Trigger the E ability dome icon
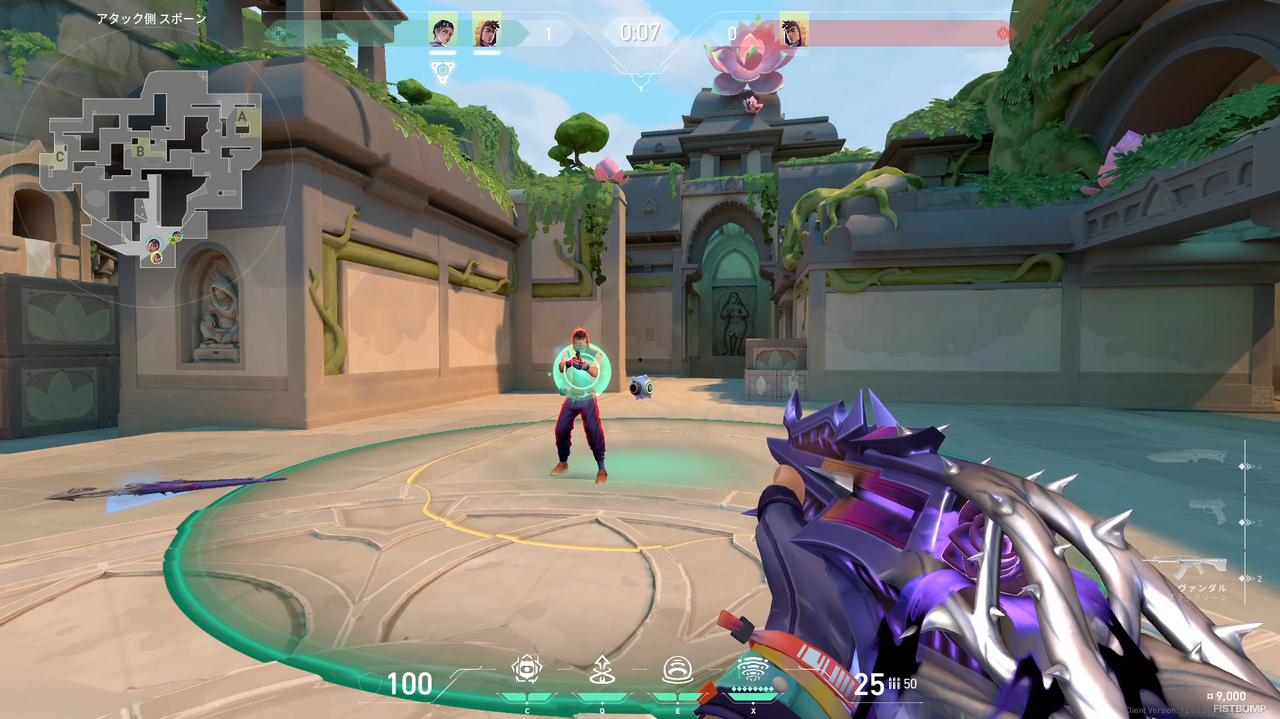The width and height of the screenshot is (1280, 719). (676, 668)
